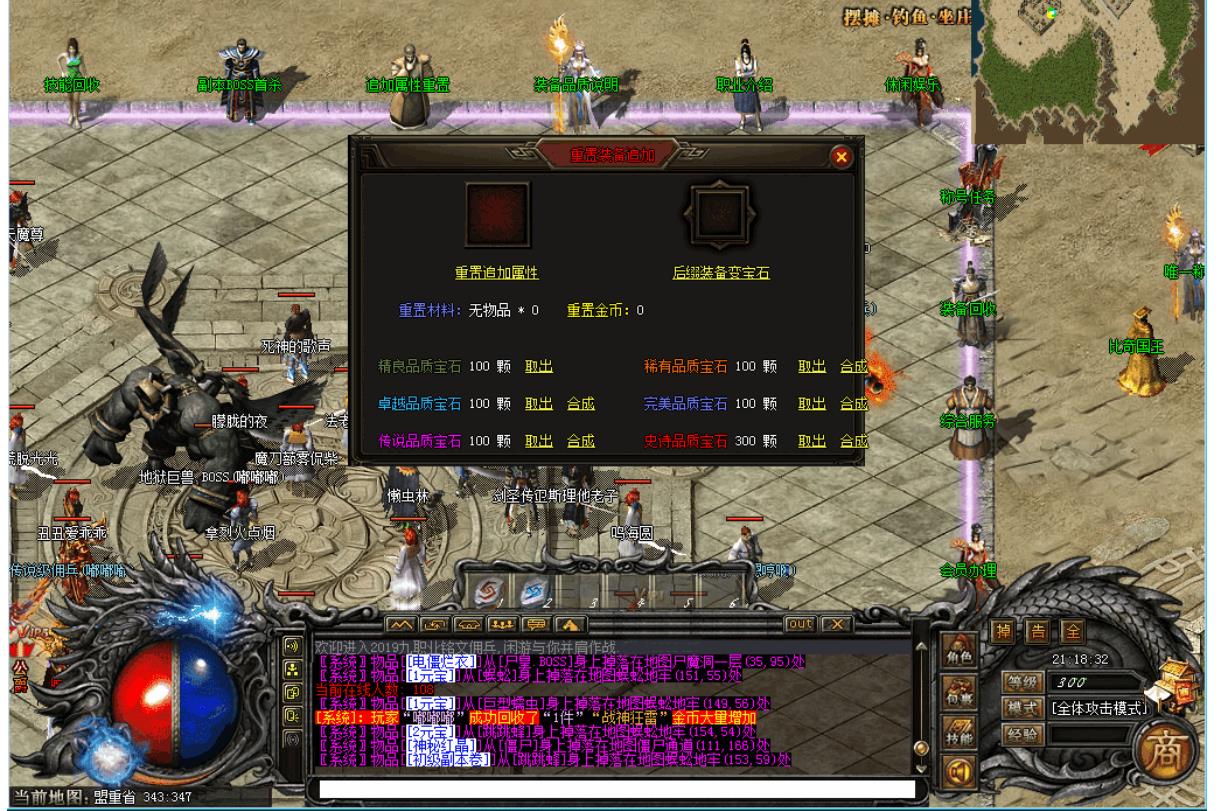Open the 包裹 bag inventory
This screenshot has width=1226, height=811.
coord(961,693)
